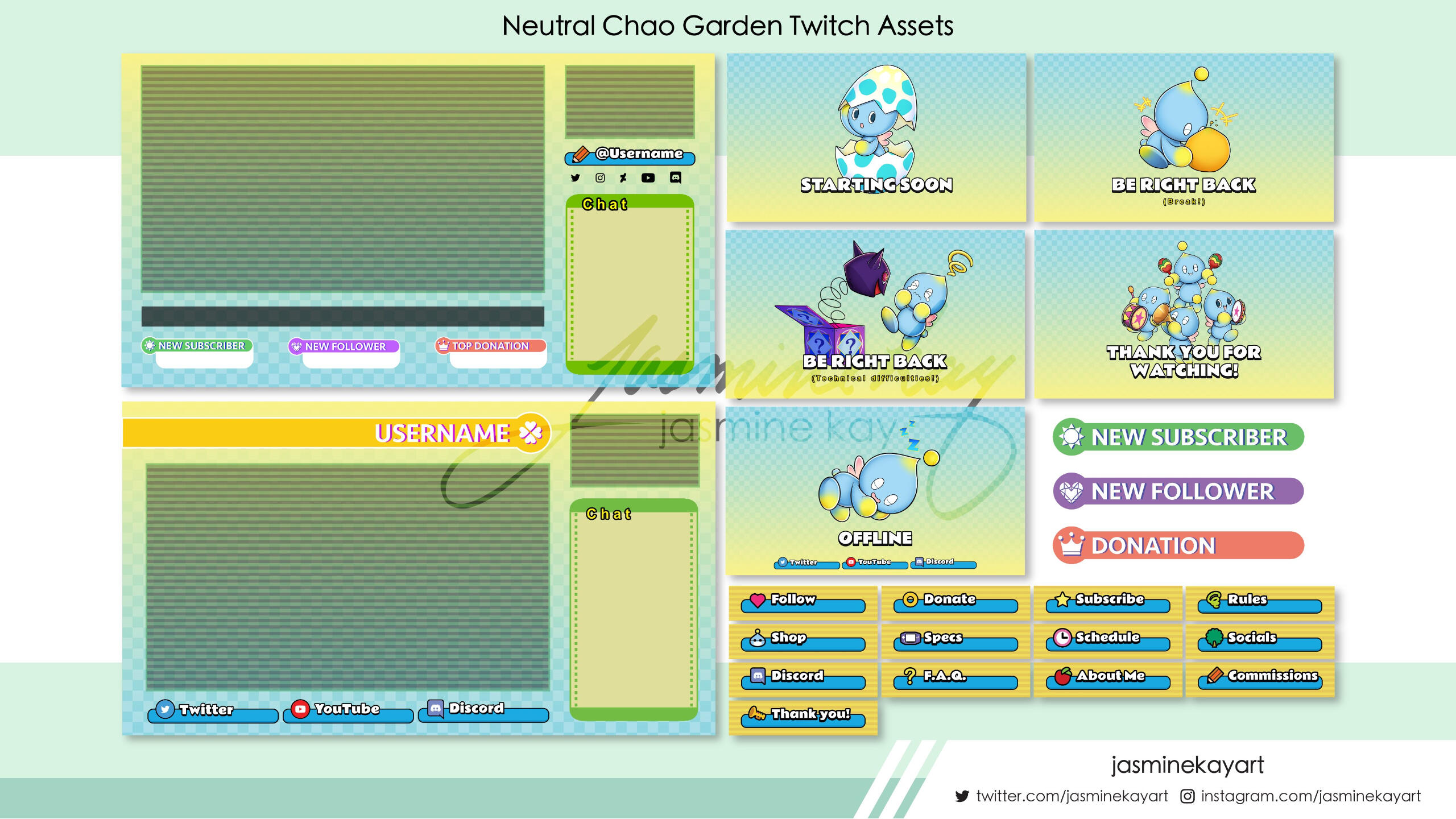Click the Follow panel button
Screen dimensions: 1456x819
803,602
